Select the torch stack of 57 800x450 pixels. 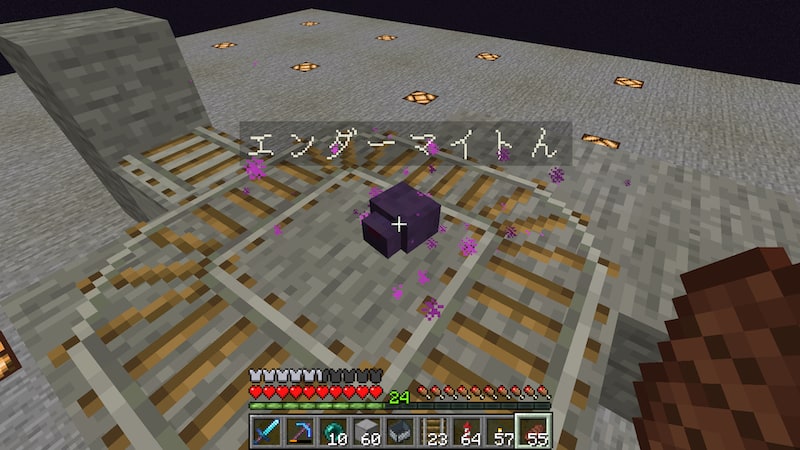pos(499,432)
